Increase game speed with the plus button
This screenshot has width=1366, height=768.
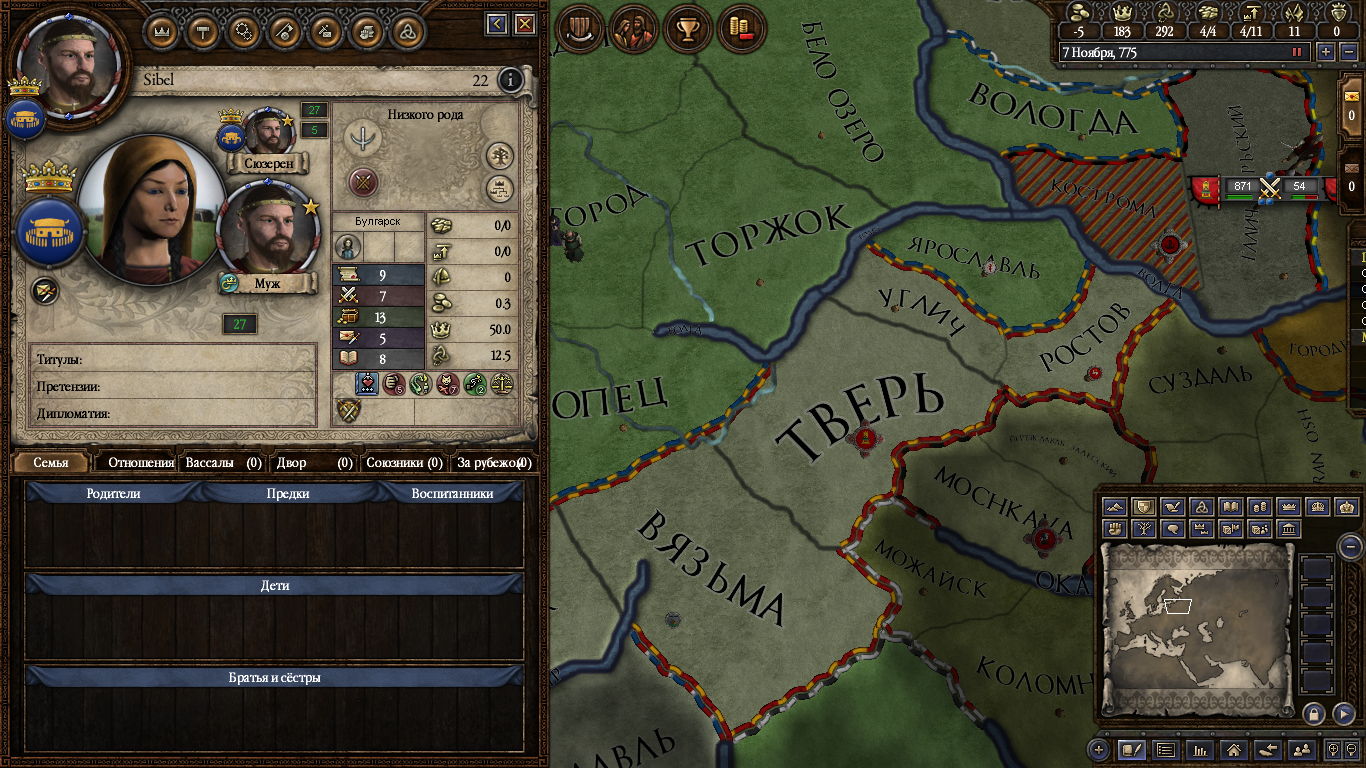1326,52
